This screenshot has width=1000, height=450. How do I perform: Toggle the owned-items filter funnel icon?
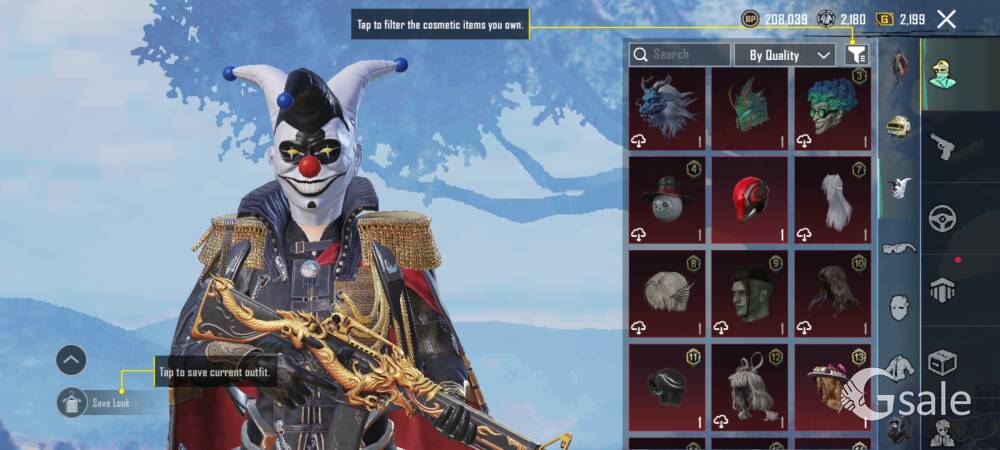click(x=856, y=55)
